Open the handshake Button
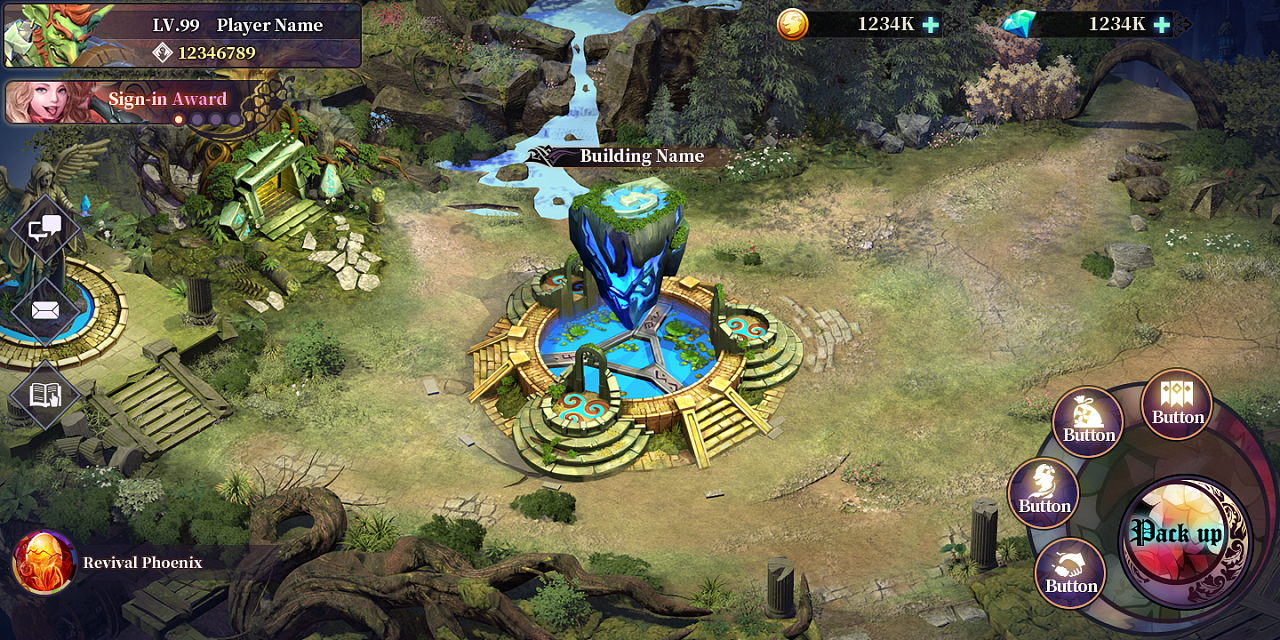The height and width of the screenshot is (640, 1280). pyautogui.click(x=1070, y=573)
